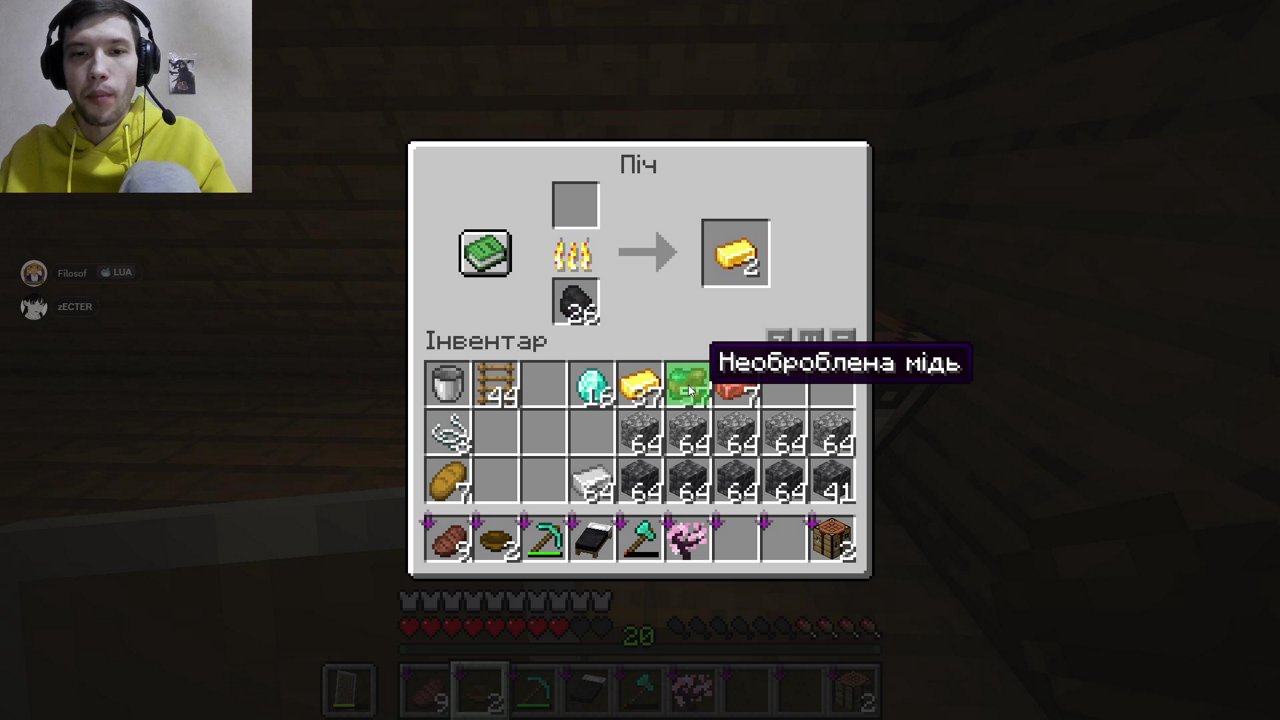Select the cooked meat in the hotbar
This screenshot has height=720, width=1280.
coord(447,539)
